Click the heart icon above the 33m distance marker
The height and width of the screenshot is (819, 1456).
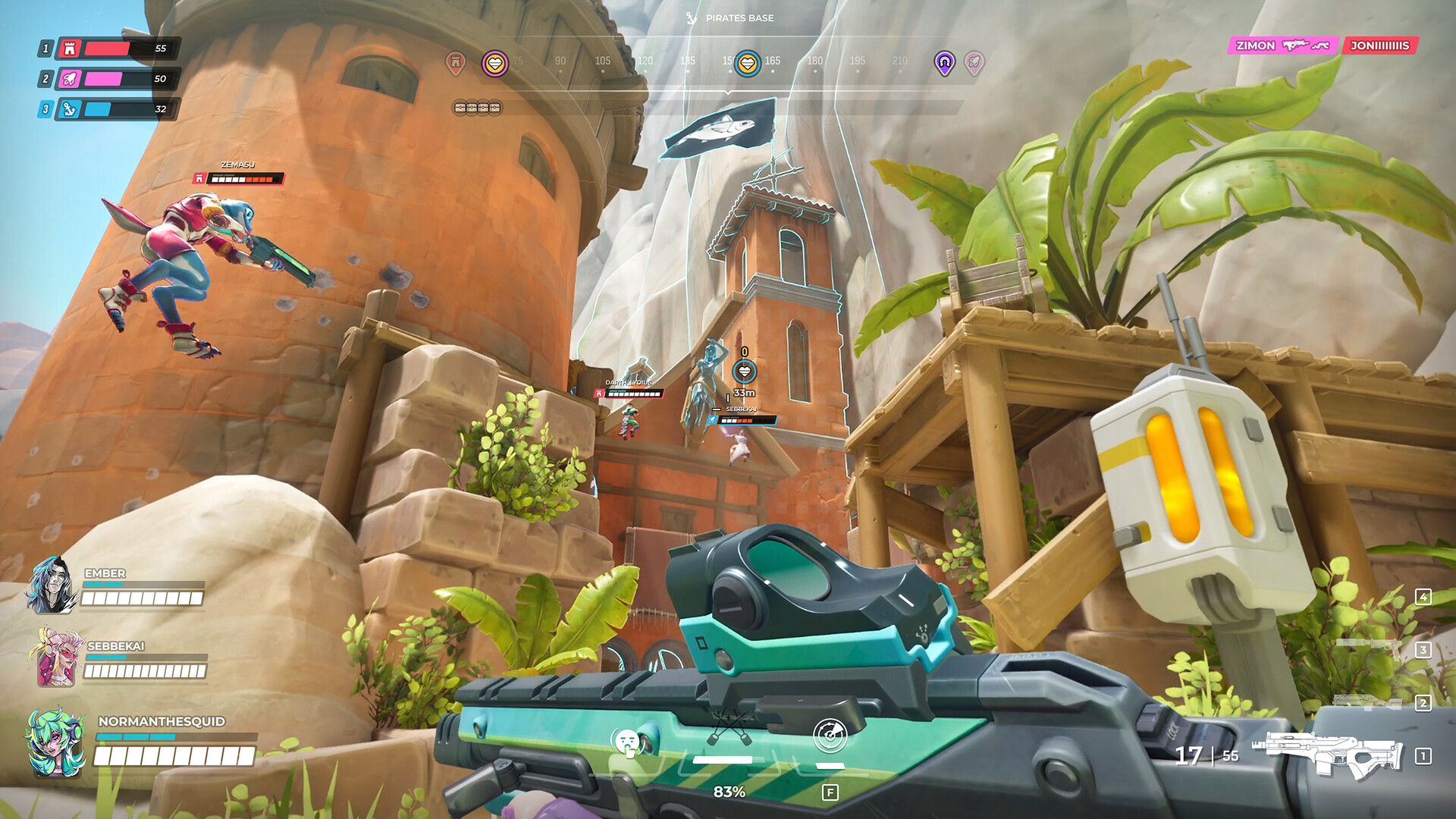(745, 370)
